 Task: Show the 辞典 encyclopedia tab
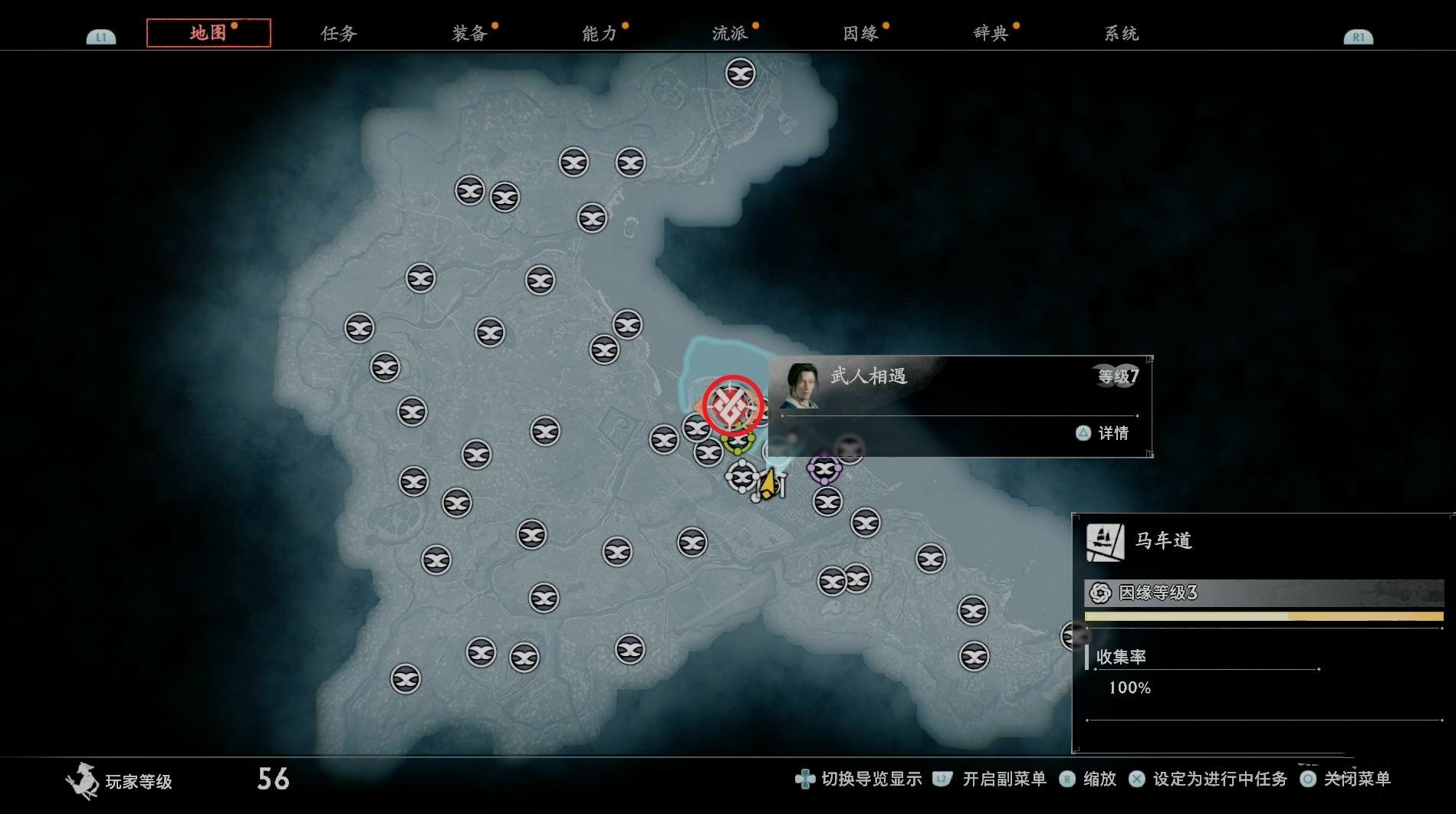click(x=991, y=33)
